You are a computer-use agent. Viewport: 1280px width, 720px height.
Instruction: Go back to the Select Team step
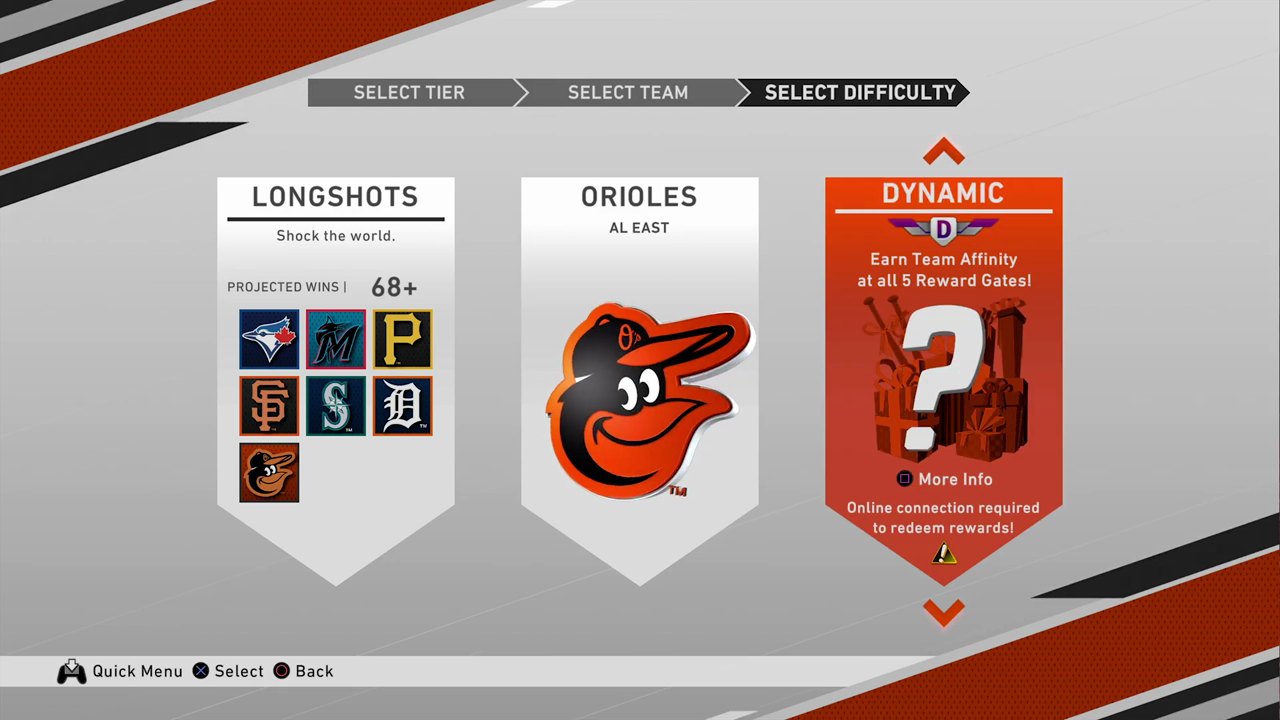[627, 93]
